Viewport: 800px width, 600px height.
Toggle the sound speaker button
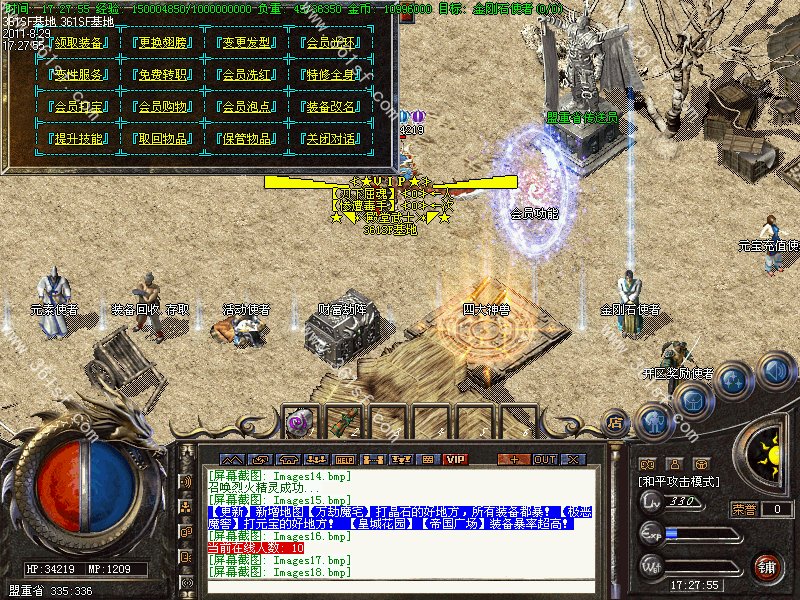click(x=774, y=372)
